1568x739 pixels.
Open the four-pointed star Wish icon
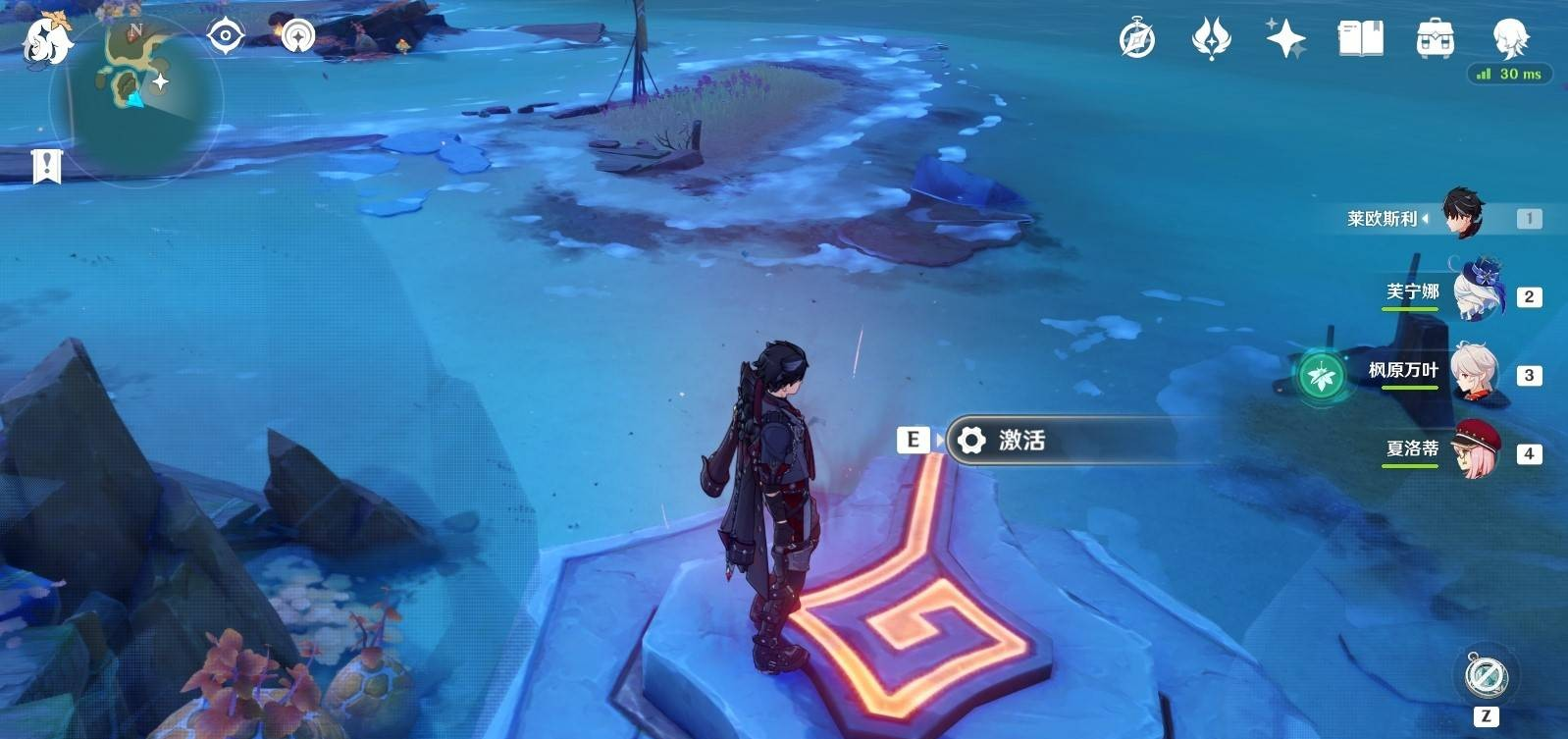(1284, 40)
